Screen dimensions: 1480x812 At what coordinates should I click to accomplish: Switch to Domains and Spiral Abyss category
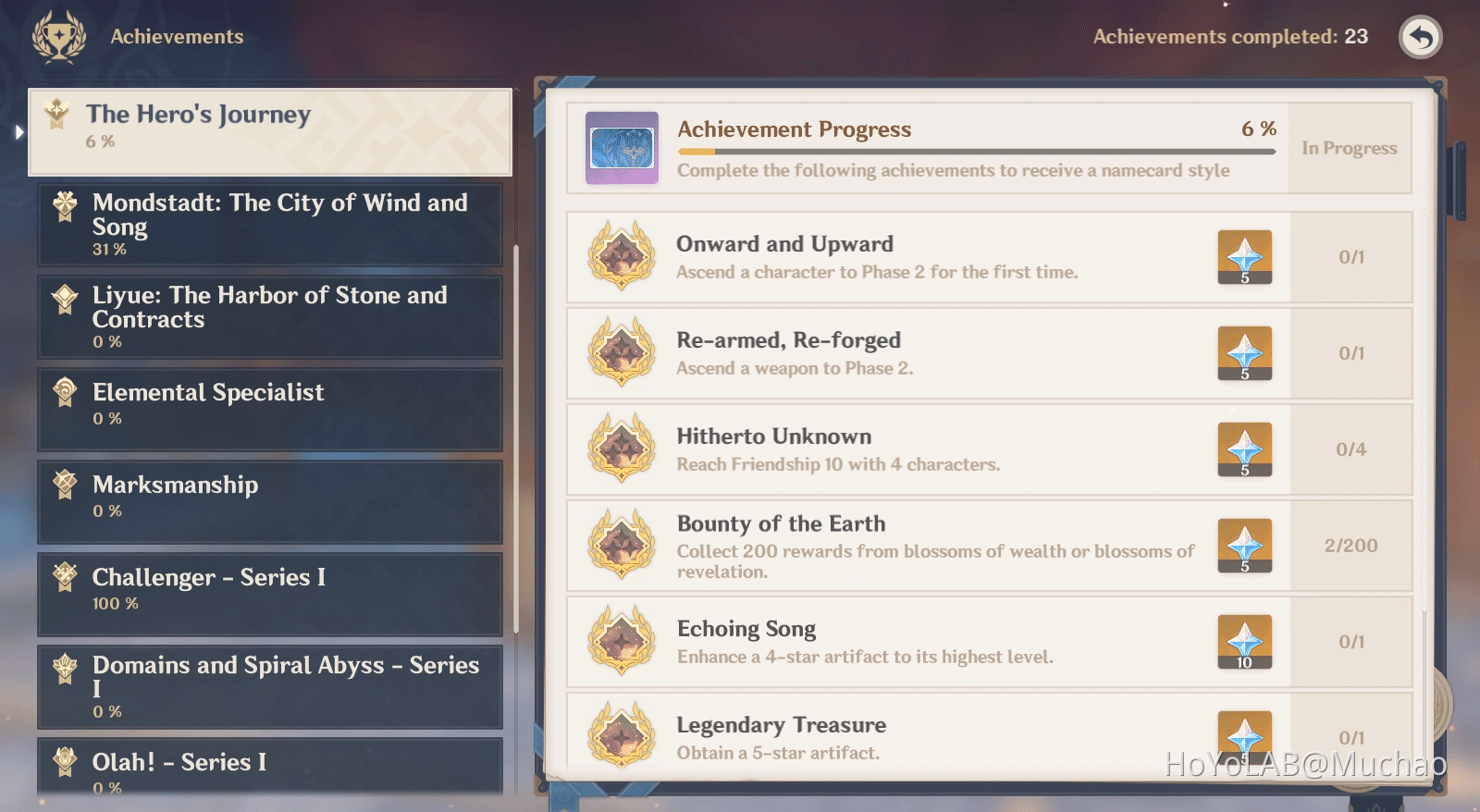[268, 686]
